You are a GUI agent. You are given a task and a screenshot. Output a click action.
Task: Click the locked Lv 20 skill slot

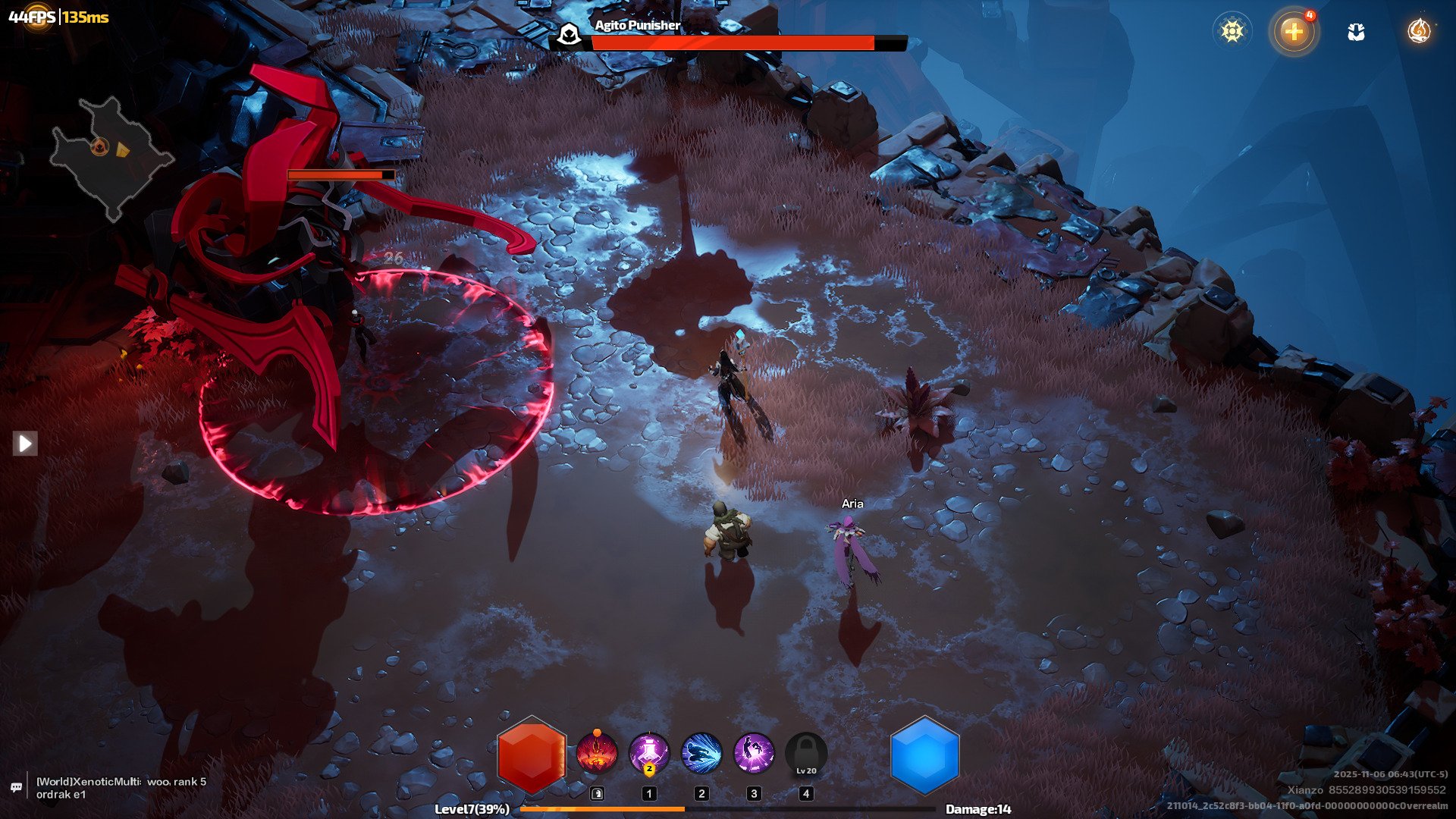click(806, 754)
